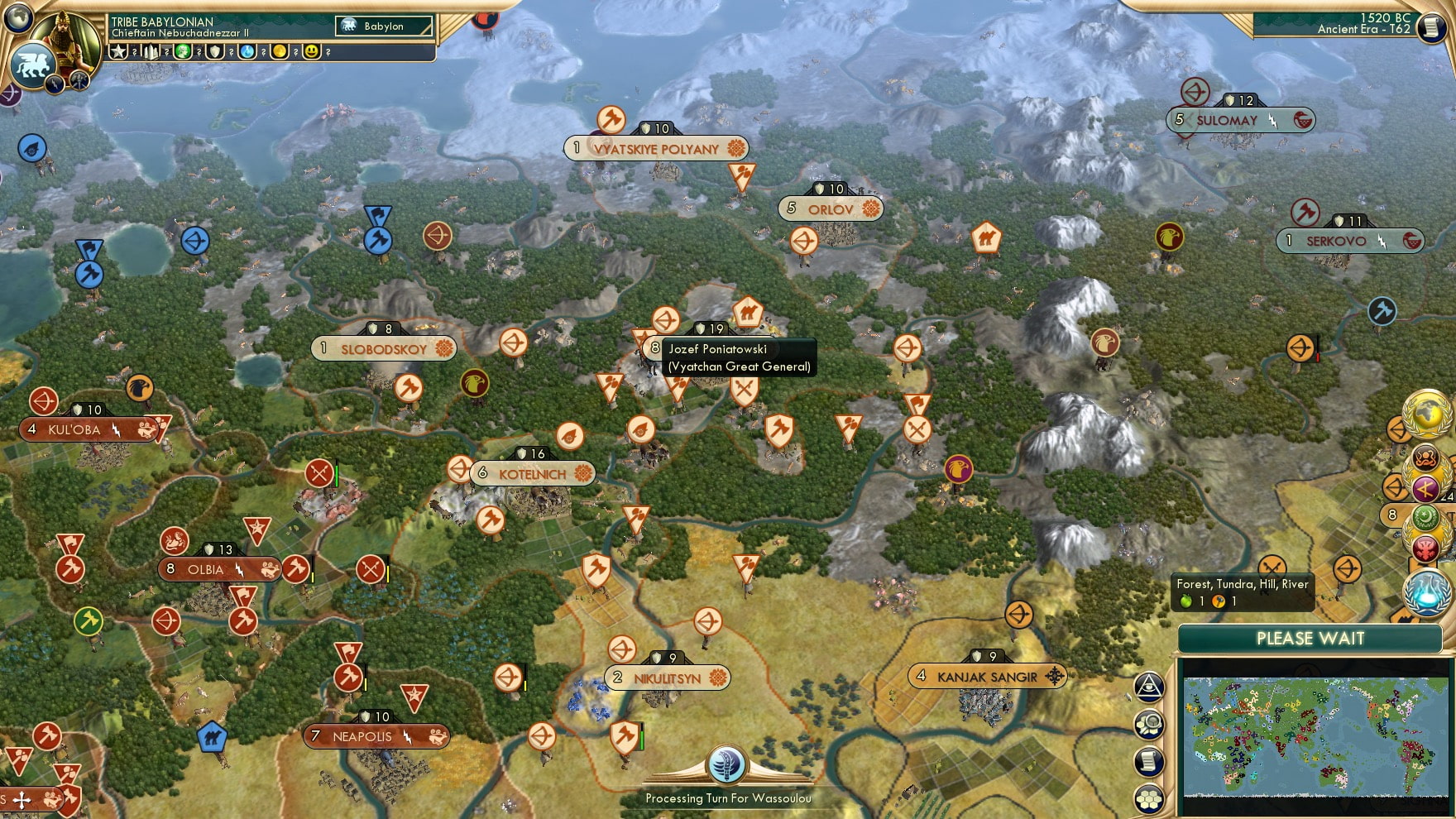Image resolution: width=1456 pixels, height=819 pixels.
Task: Open the technology tree blue flask icon
Action: tap(1426, 592)
